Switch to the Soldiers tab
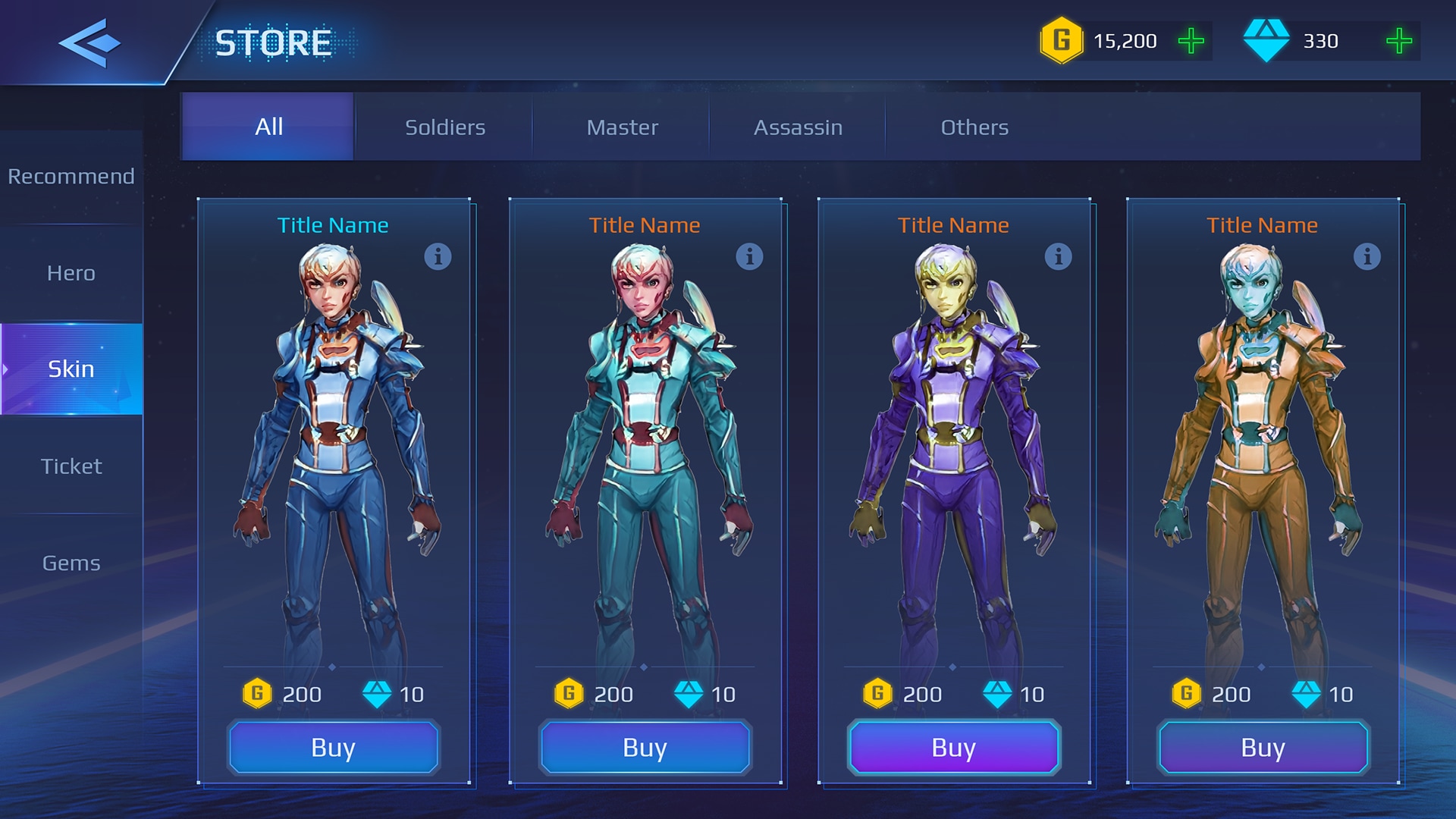1456x819 pixels. point(444,127)
